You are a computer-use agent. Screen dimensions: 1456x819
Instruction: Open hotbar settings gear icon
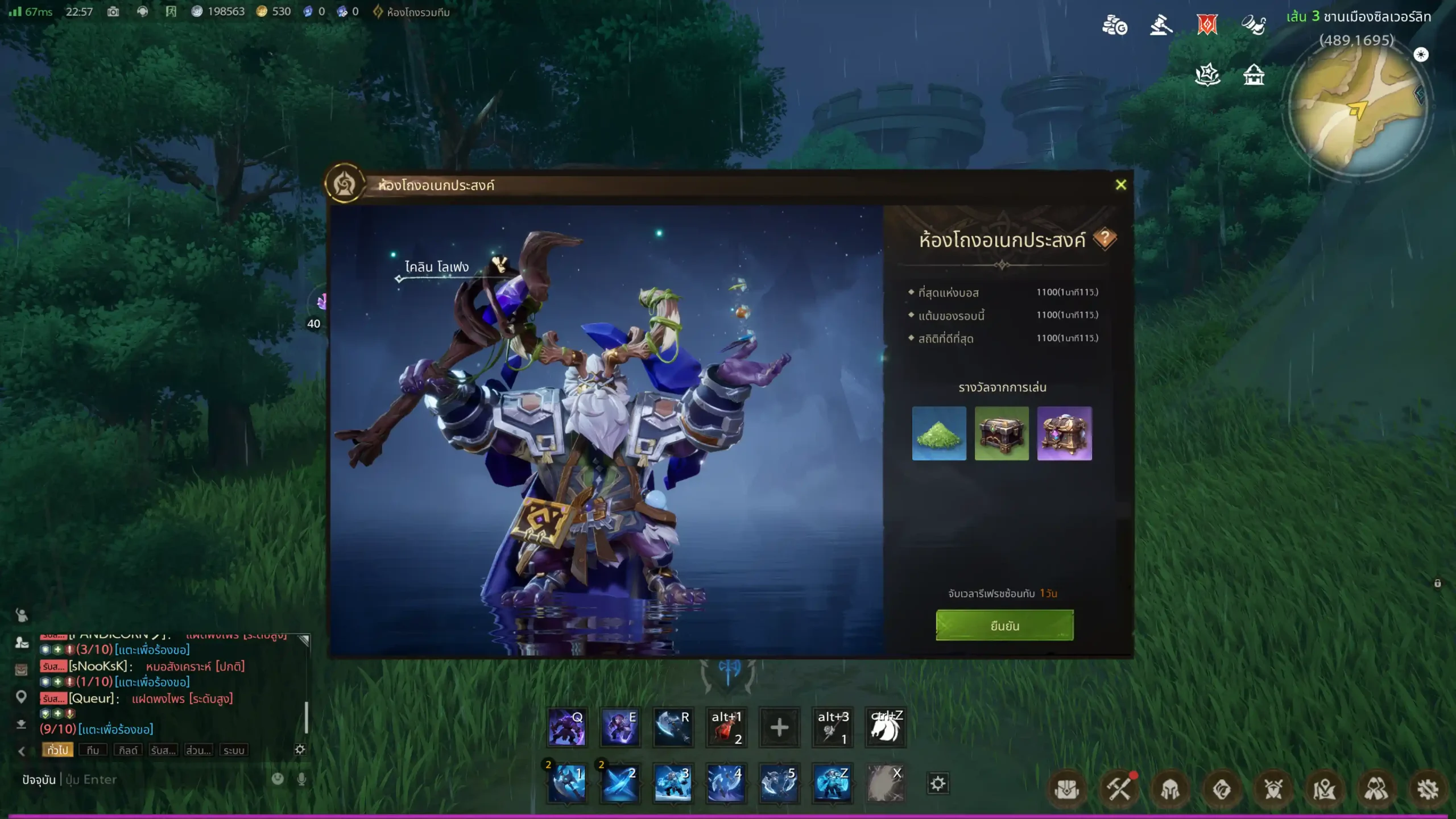coord(938,784)
